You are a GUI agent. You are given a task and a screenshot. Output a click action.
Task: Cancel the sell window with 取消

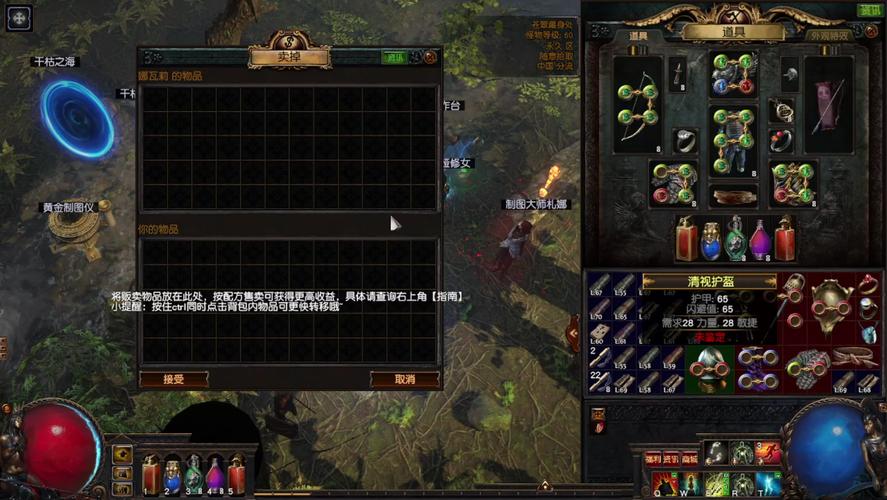click(405, 379)
